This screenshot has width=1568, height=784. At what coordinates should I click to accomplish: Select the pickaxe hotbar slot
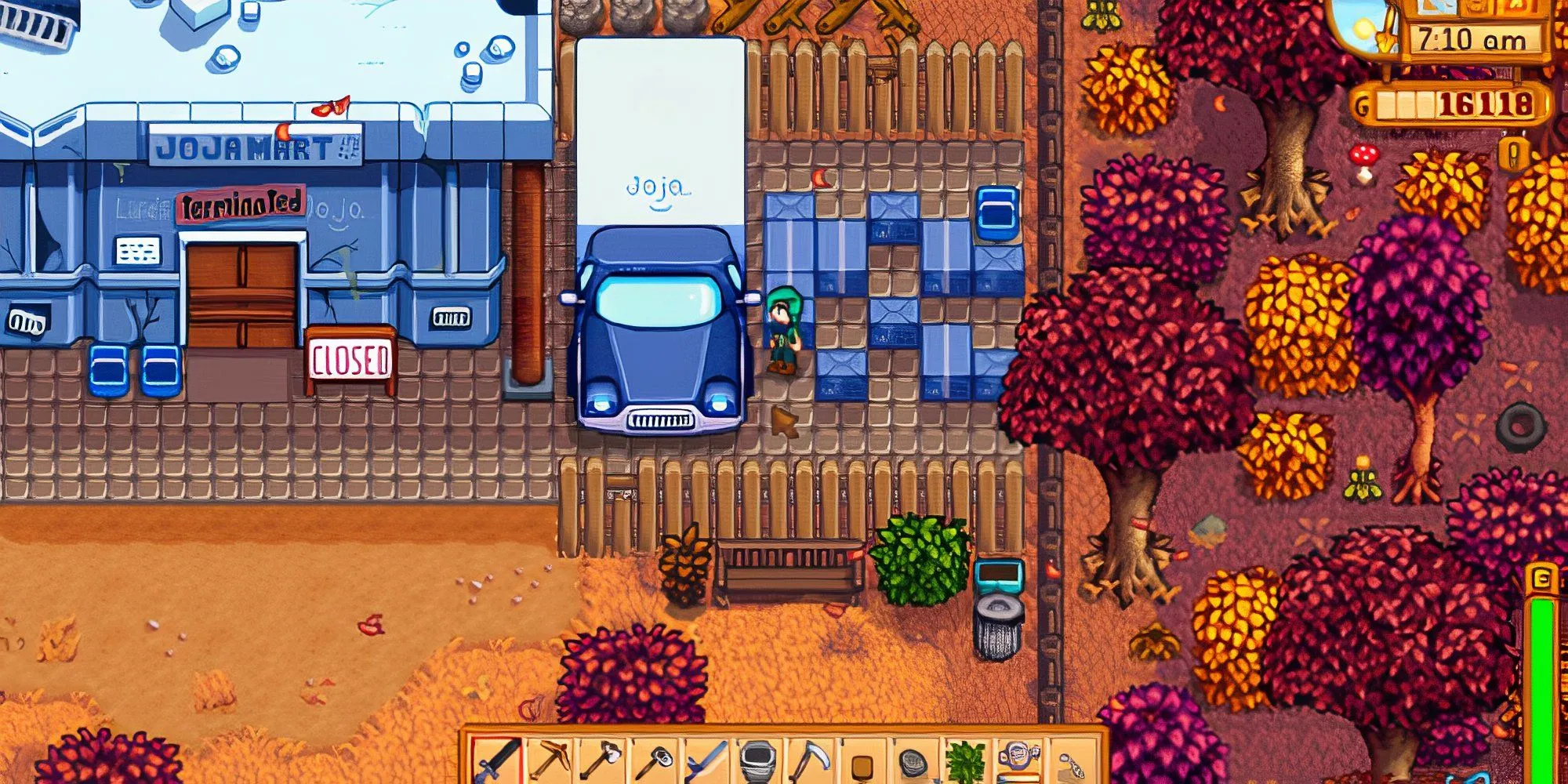click(x=549, y=759)
